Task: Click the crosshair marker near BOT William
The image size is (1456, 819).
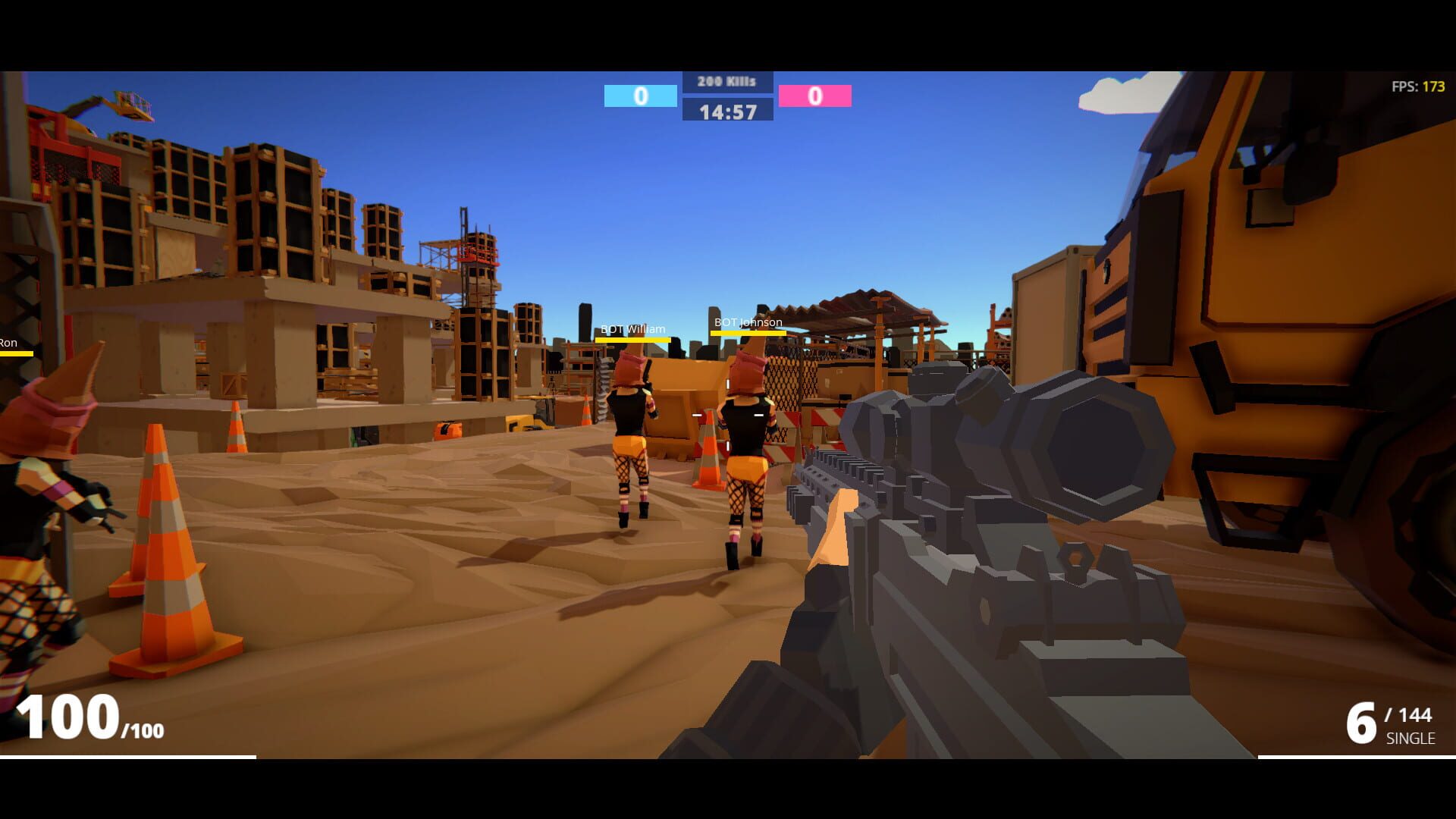Action: point(696,416)
